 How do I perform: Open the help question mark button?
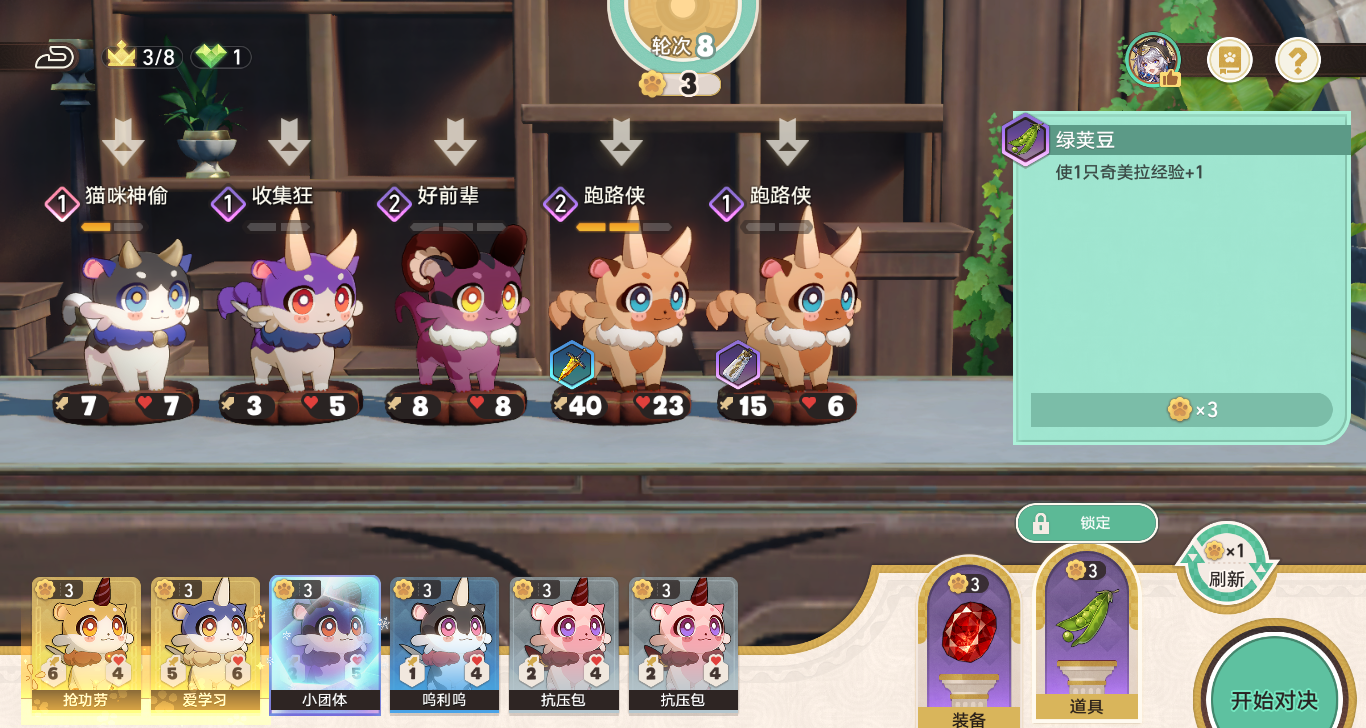[x=1297, y=62]
